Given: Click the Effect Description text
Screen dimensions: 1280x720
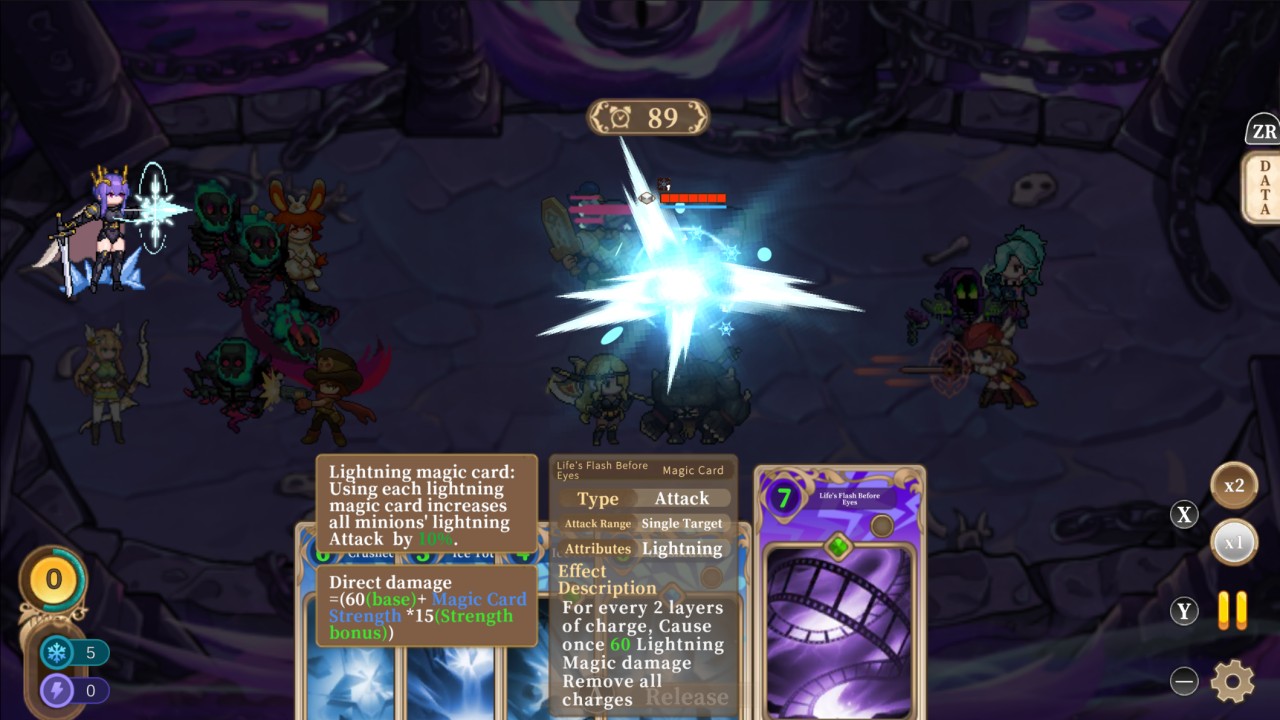Looking at the screenshot, I should coord(608,580).
